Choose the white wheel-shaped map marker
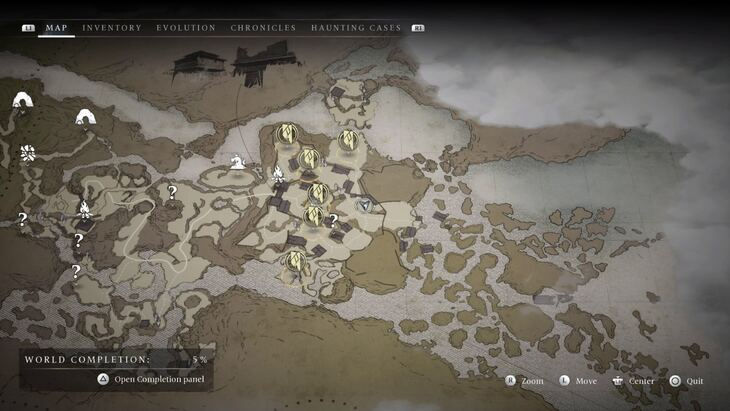730x411 pixels. (28, 153)
